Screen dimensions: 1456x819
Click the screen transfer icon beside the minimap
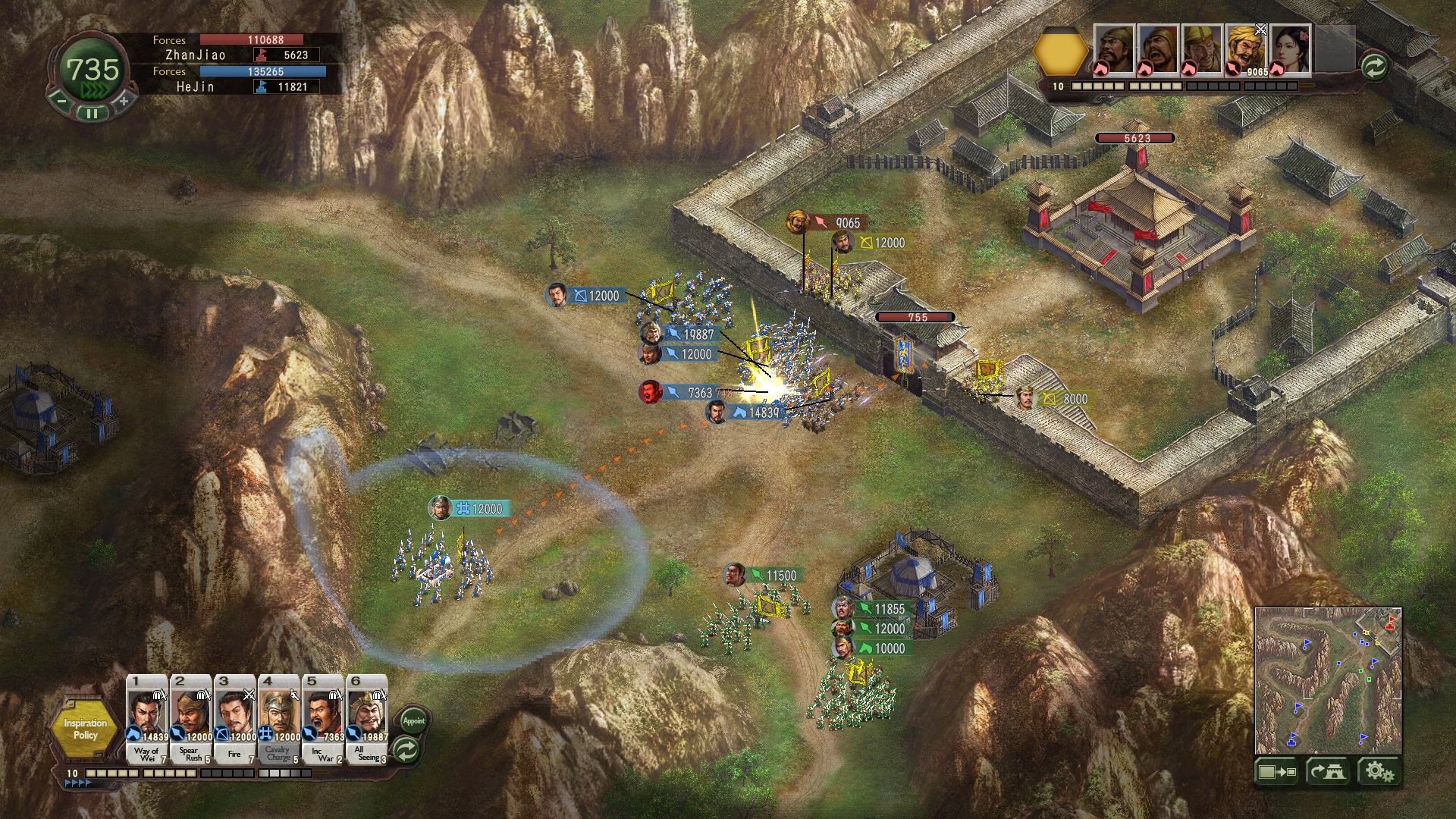[1277, 771]
